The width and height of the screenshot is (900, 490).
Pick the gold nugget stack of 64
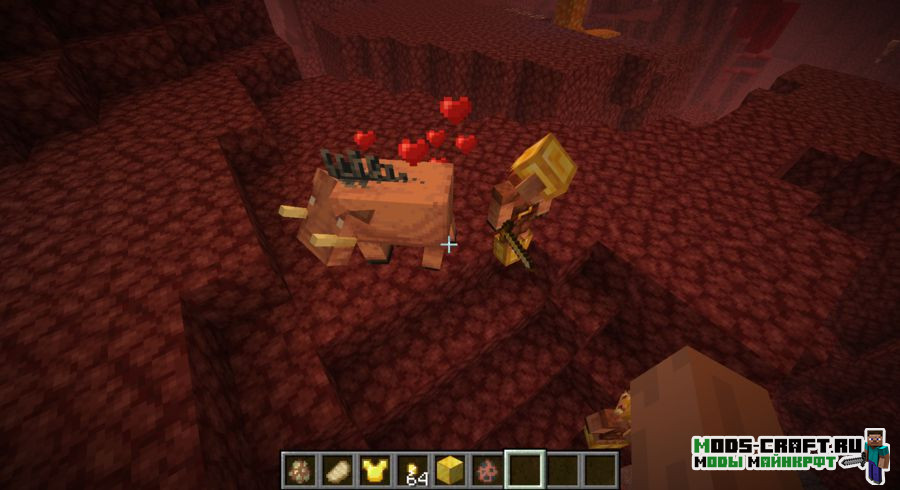pos(412,468)
